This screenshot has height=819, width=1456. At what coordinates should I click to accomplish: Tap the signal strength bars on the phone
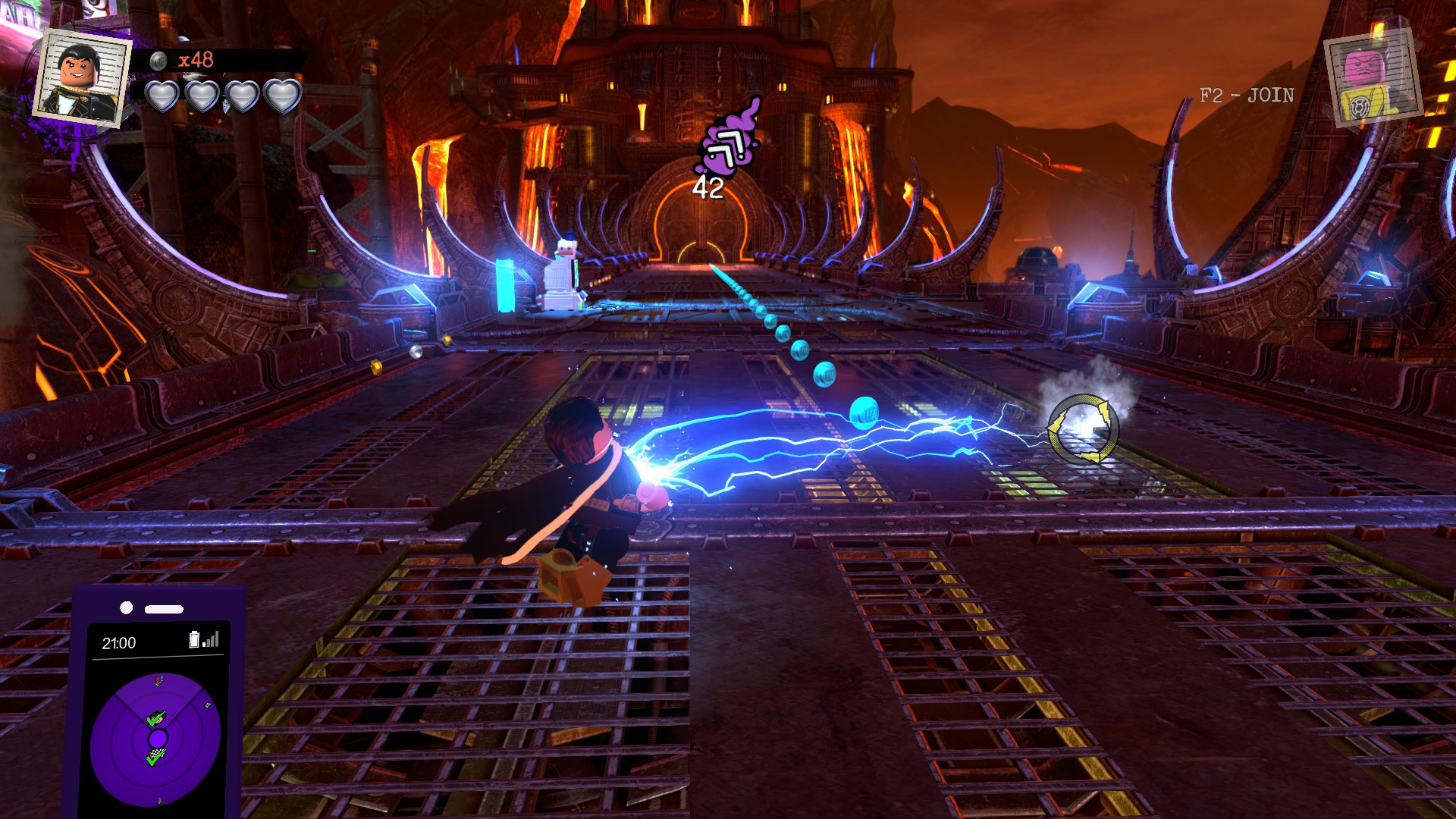point(210,639)
